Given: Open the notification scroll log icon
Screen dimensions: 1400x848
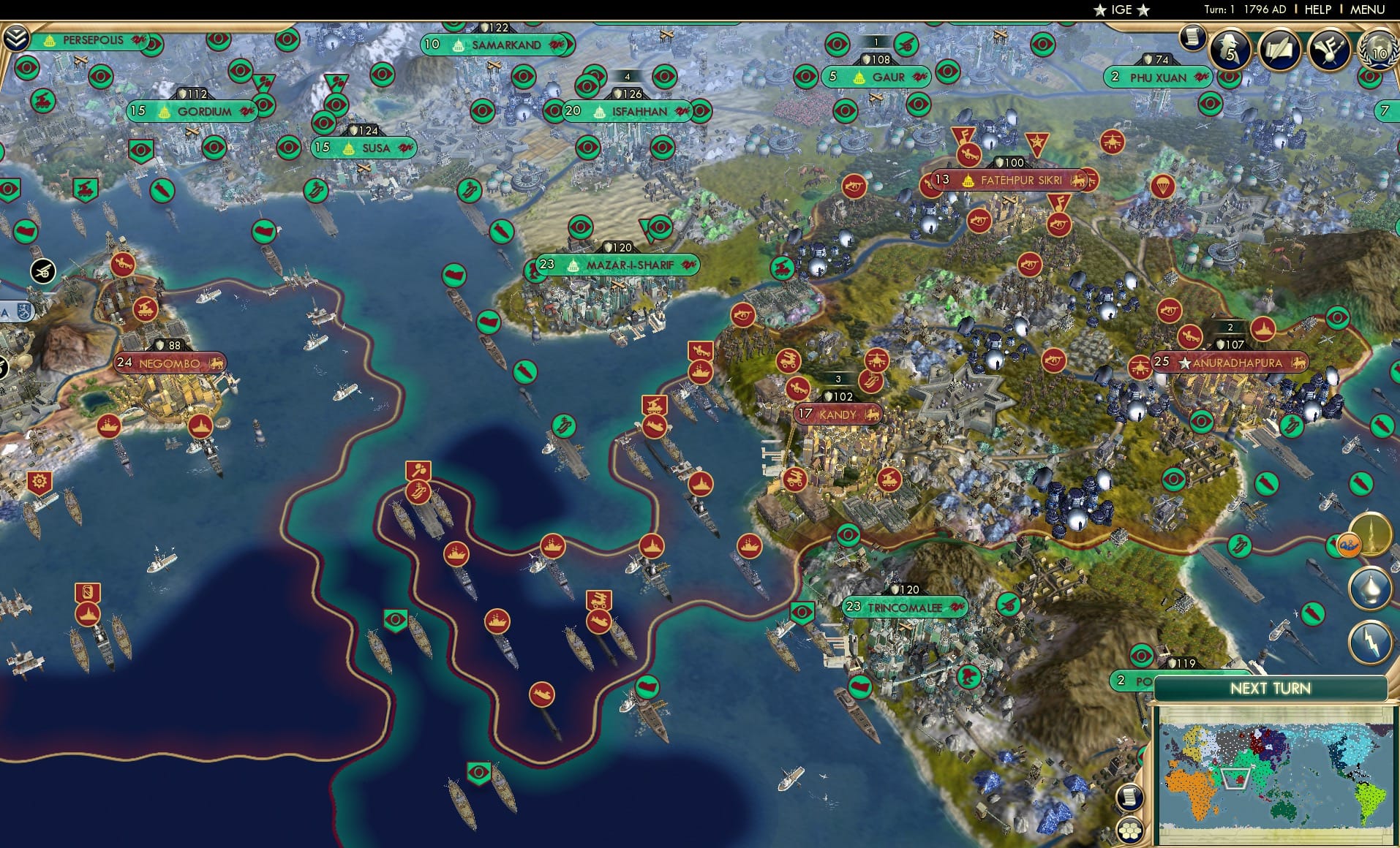Looking at the screenshot, I should point(1192,37).
